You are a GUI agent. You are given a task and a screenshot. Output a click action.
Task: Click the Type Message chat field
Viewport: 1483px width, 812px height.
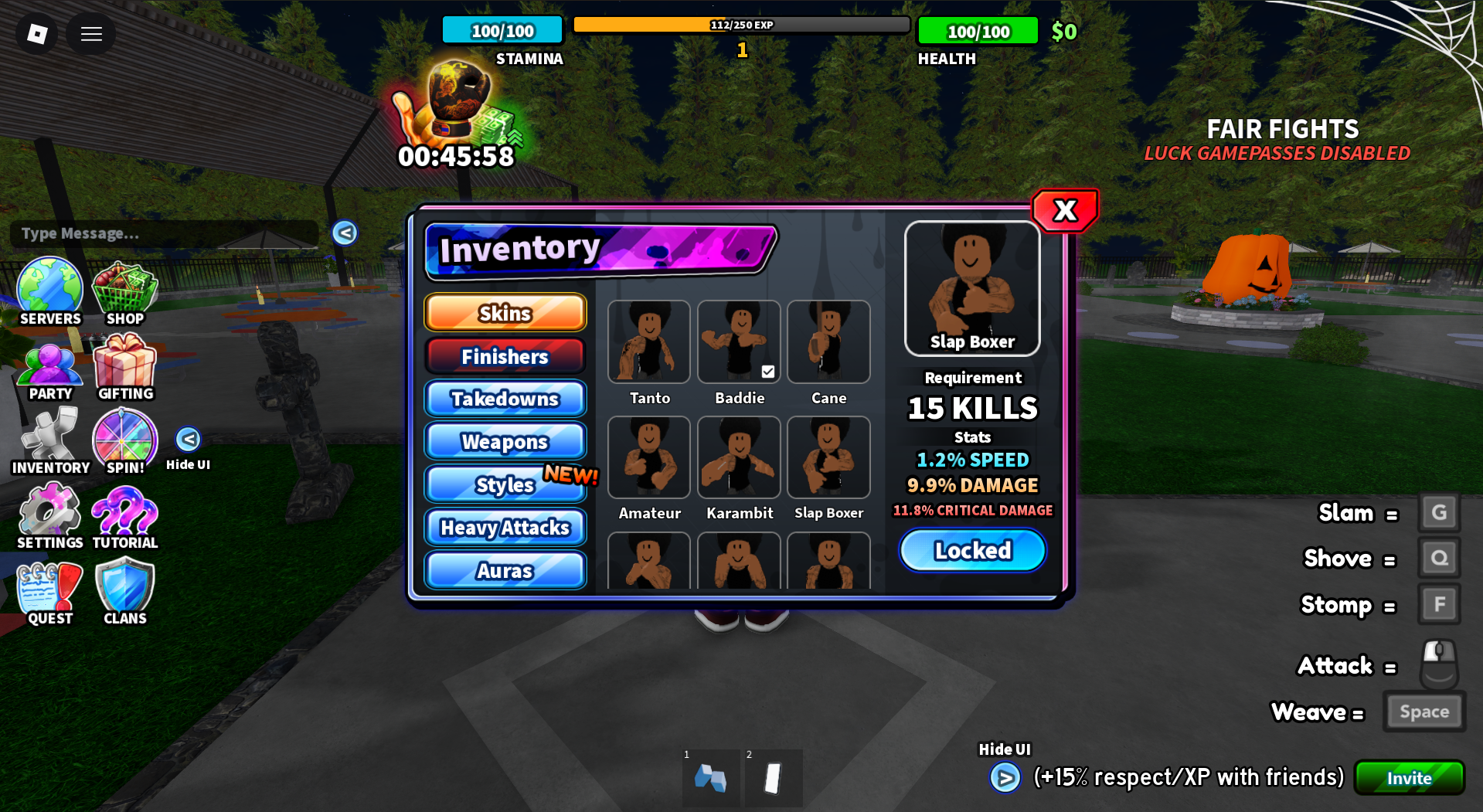pos(164,233)
